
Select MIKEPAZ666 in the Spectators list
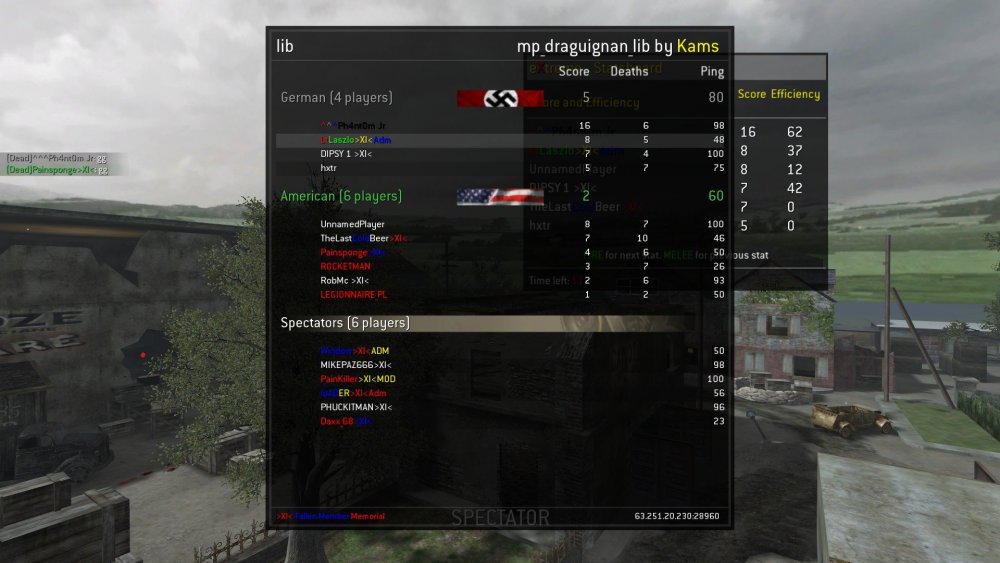354,365
